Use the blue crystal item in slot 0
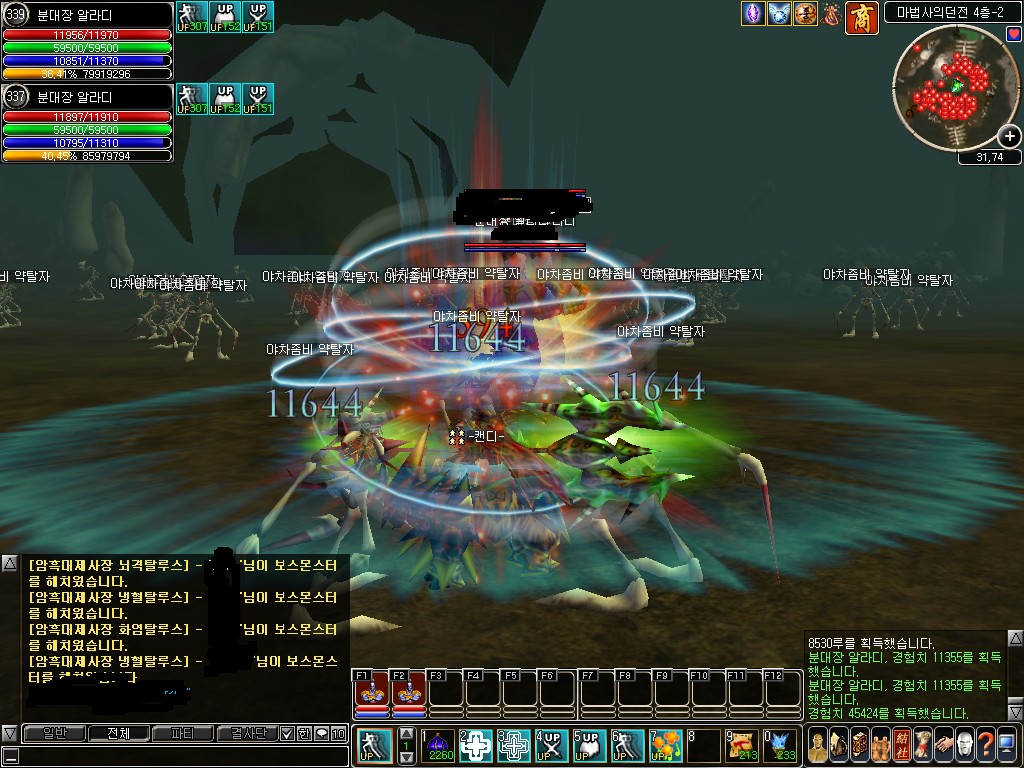Screen dimensions: 1024x768 779,745
